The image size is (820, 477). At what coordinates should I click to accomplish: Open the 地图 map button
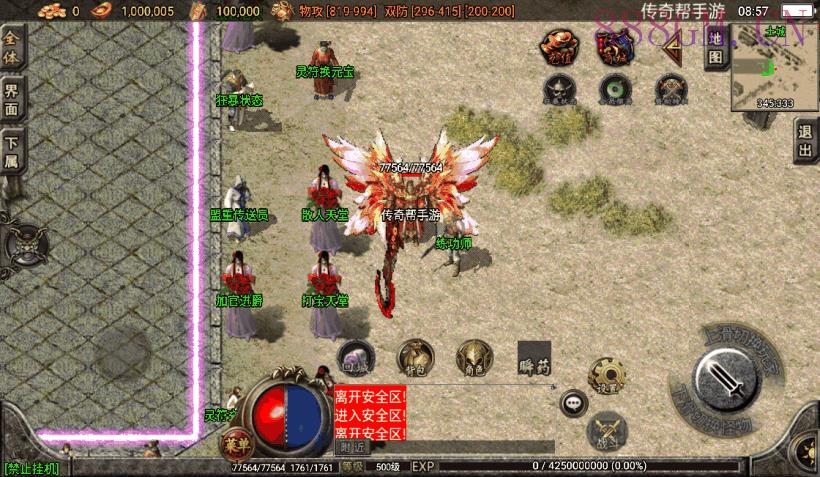715,57
